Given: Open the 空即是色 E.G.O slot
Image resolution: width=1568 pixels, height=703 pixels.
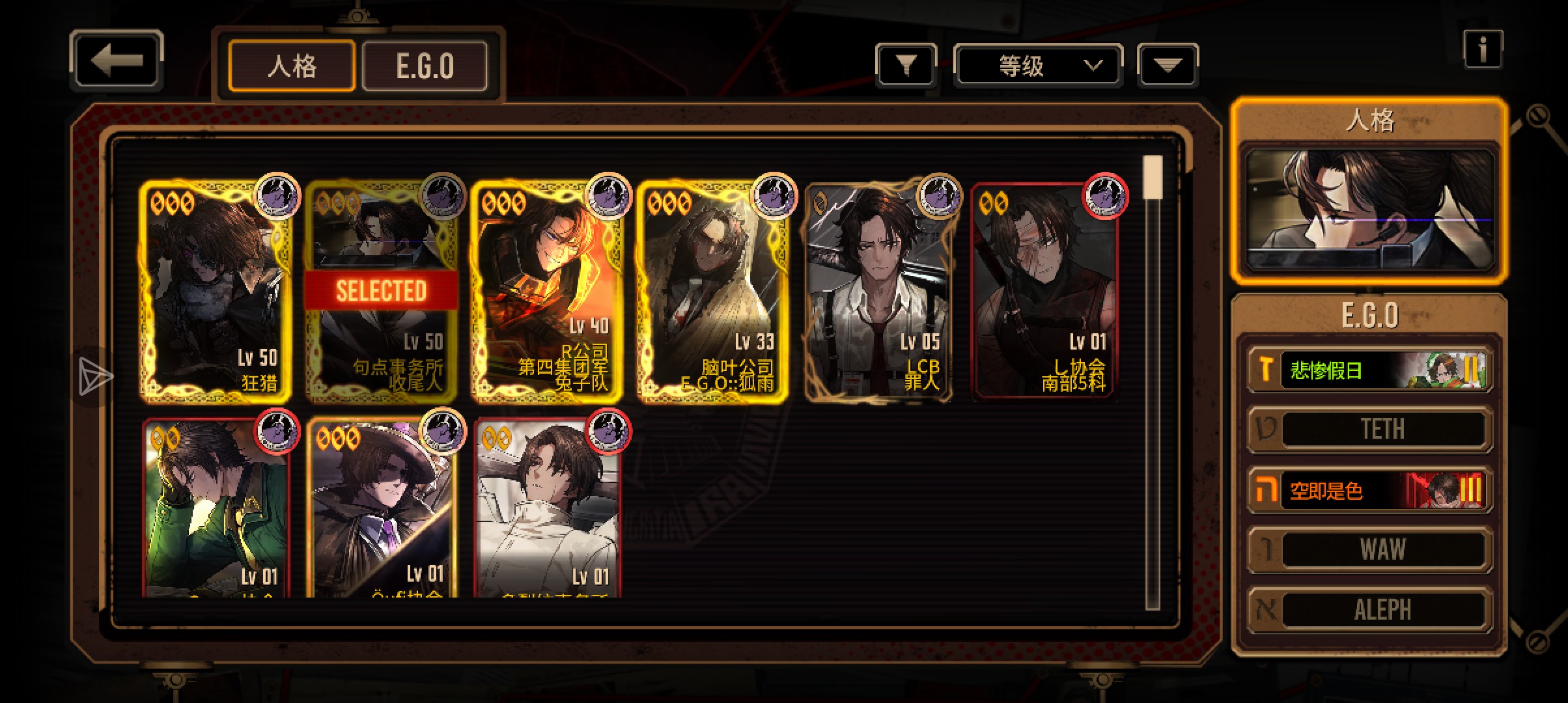Looking at the screenshot, I should click(1370, 489).
